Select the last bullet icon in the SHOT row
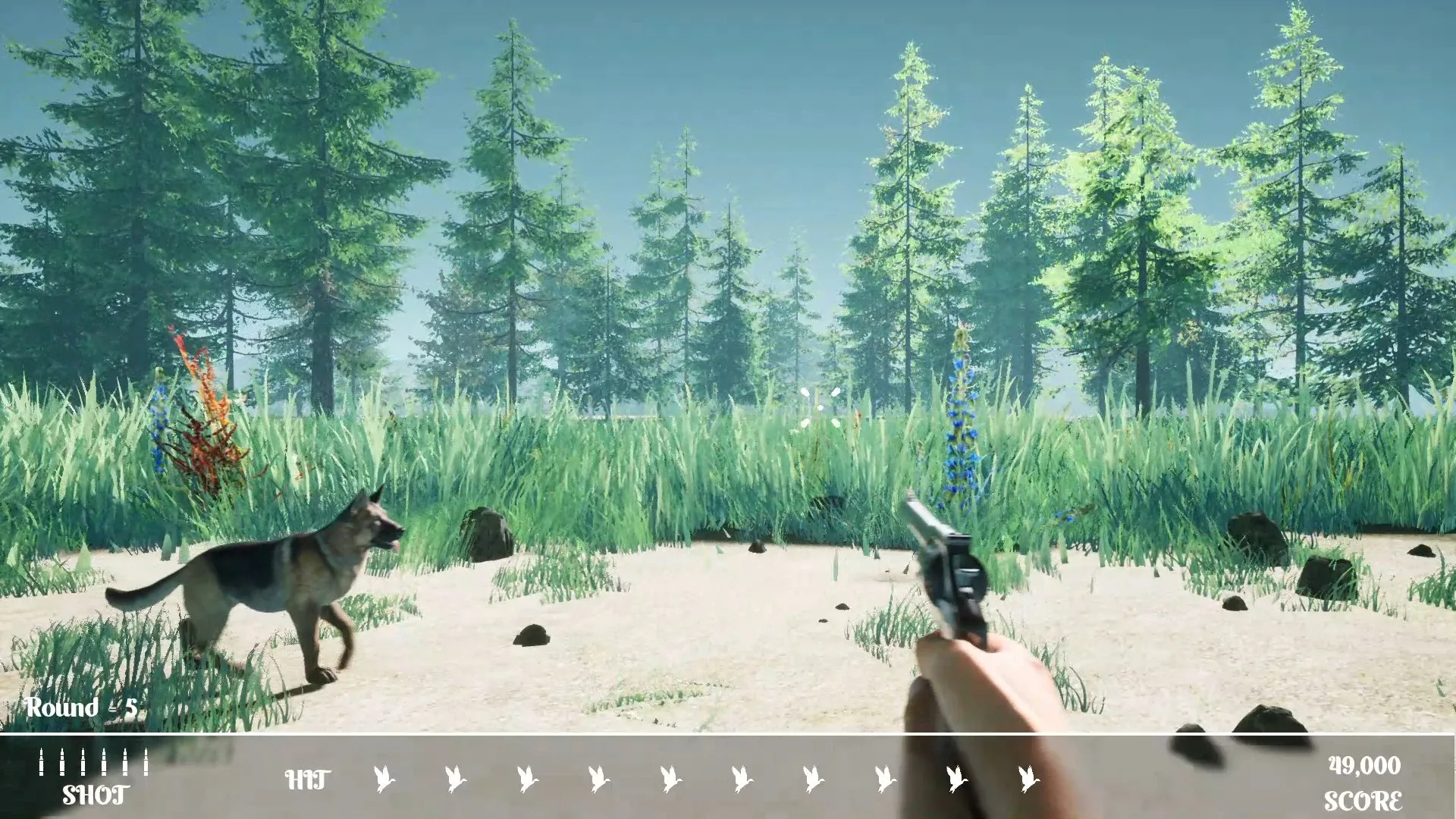The width and height of the screenshot is (1456, 819). coord(146,762)
